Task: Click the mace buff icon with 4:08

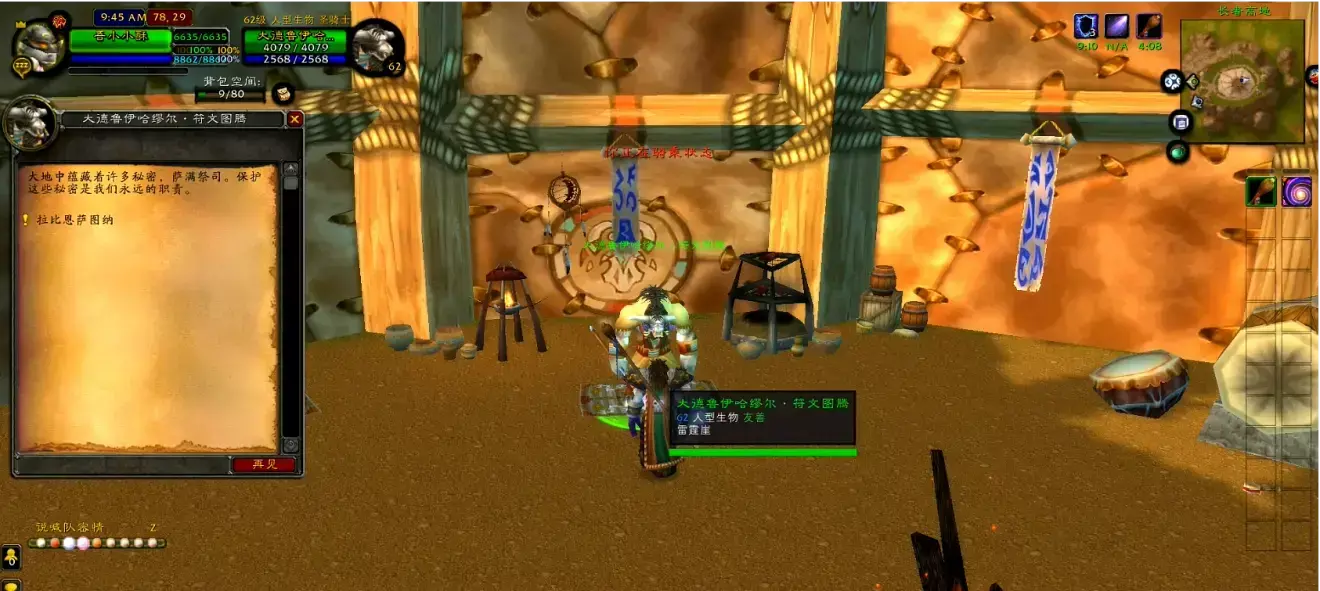Action: click(1148, 26)
